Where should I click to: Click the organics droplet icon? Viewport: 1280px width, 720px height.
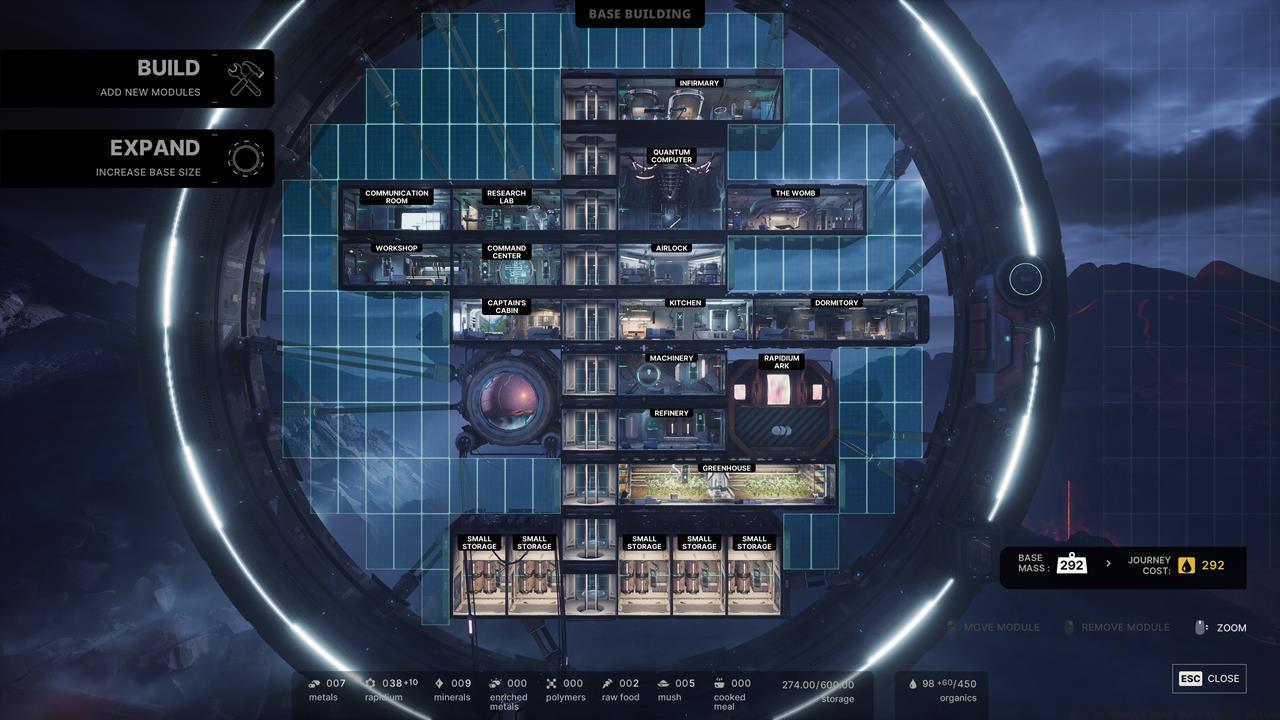coord(913,682)
